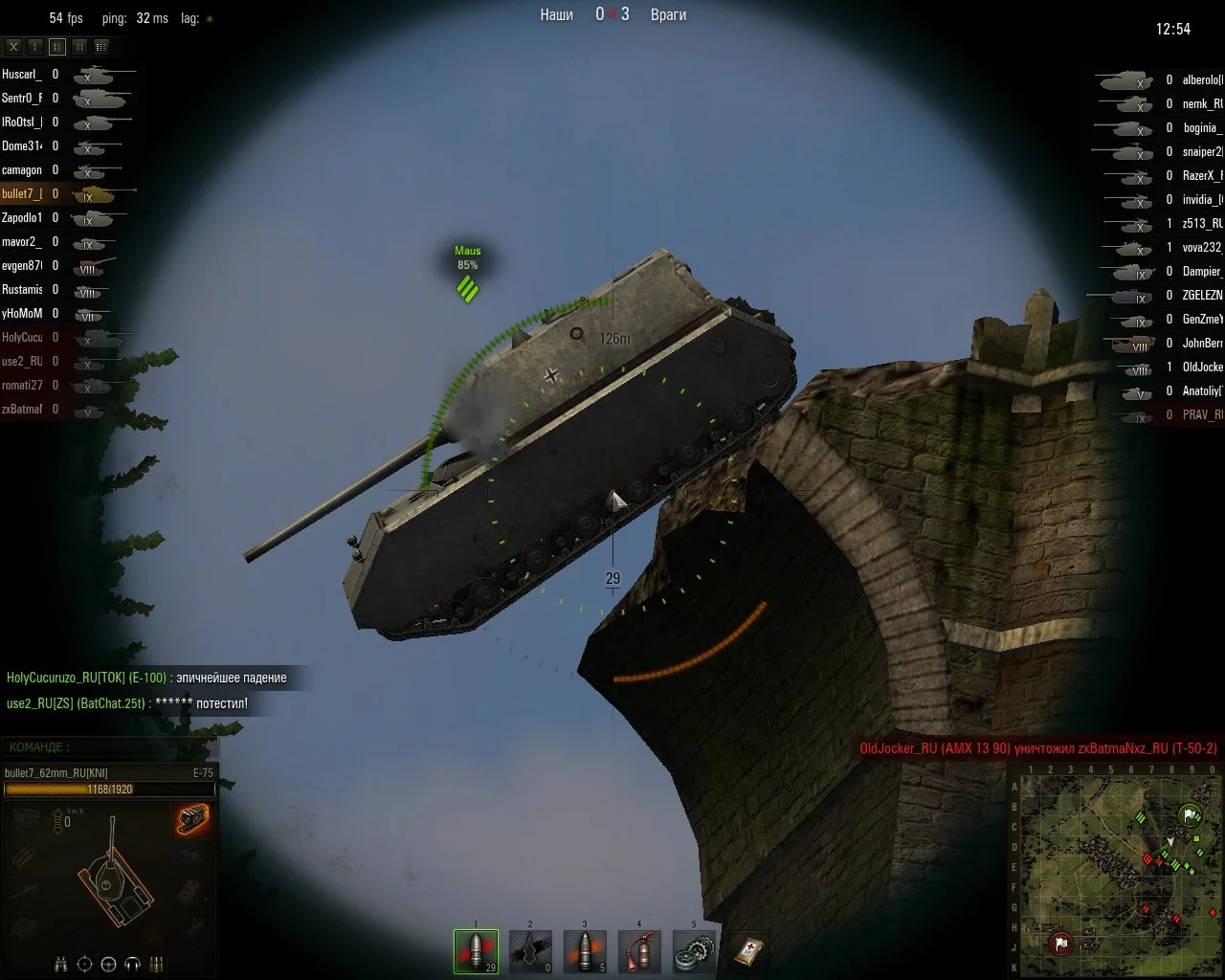This screenshot has width=1225, height=980.
Task: Select alberolo in the enemy team list
Action: tap(1202, 80)
